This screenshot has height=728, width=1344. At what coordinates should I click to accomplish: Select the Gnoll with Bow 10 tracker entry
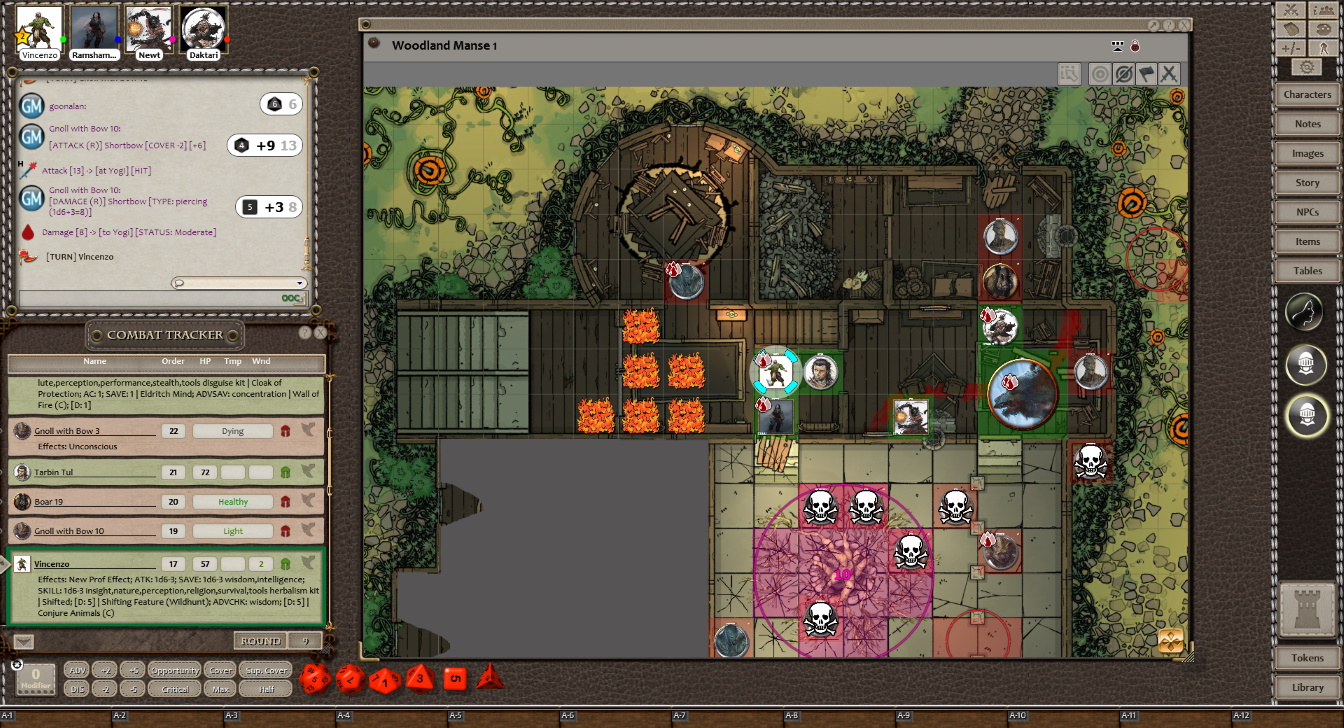point(70,531)
